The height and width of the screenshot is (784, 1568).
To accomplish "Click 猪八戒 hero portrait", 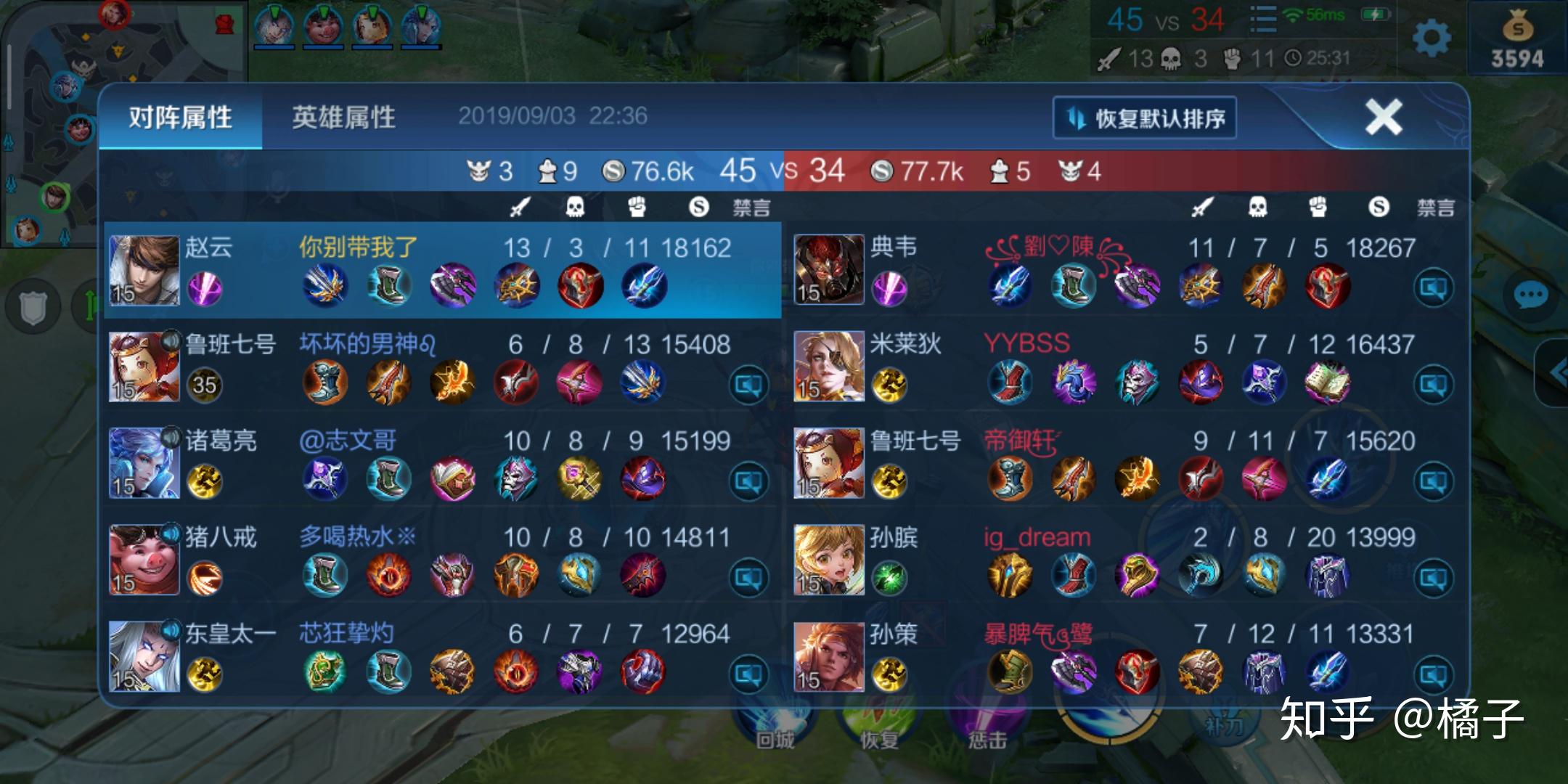I will click(144, 560).
